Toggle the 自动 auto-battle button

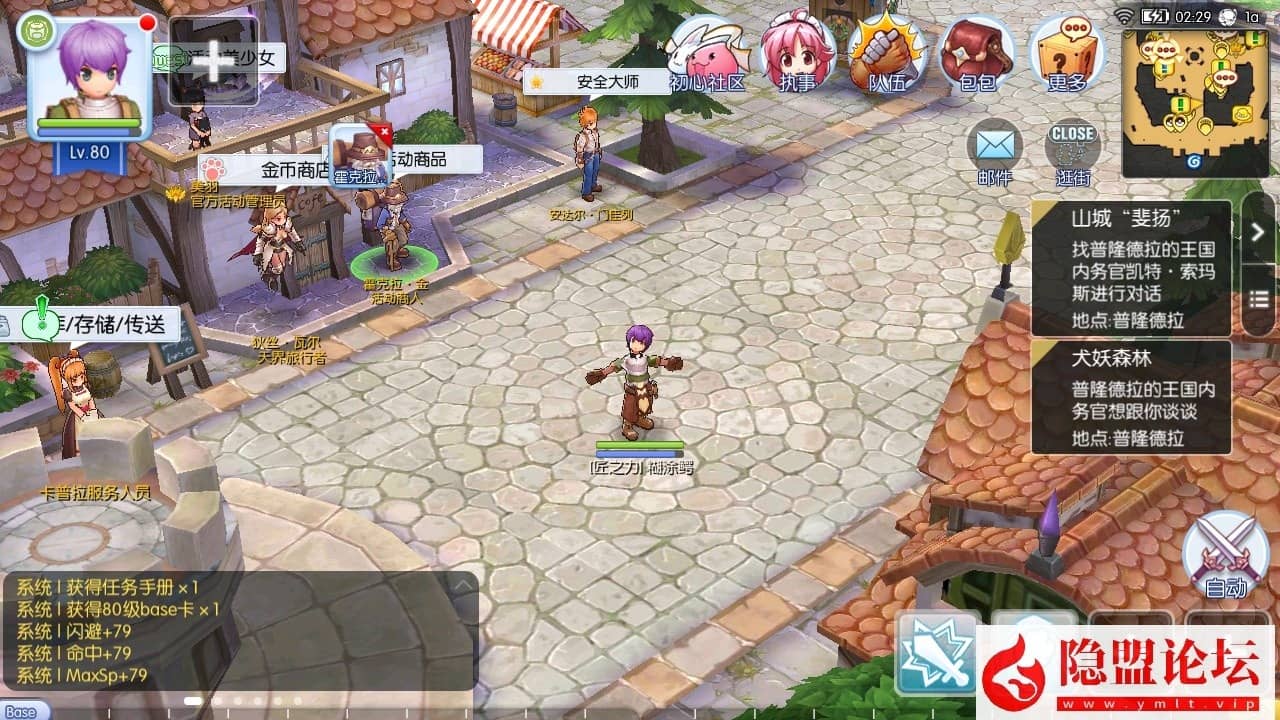tap(1225, 556)
